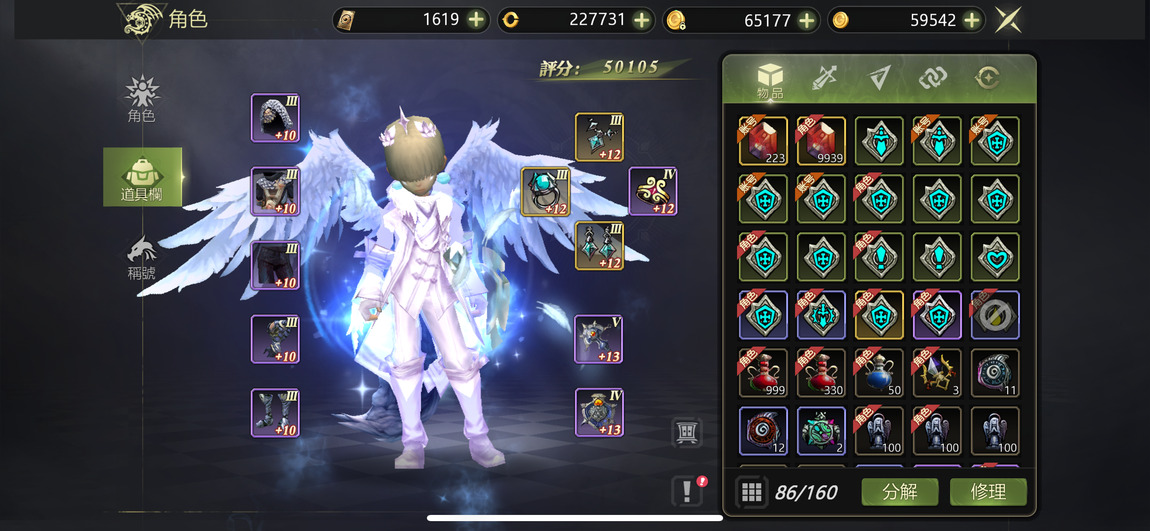Select the equipped shield slot +13

coord(599,412)
